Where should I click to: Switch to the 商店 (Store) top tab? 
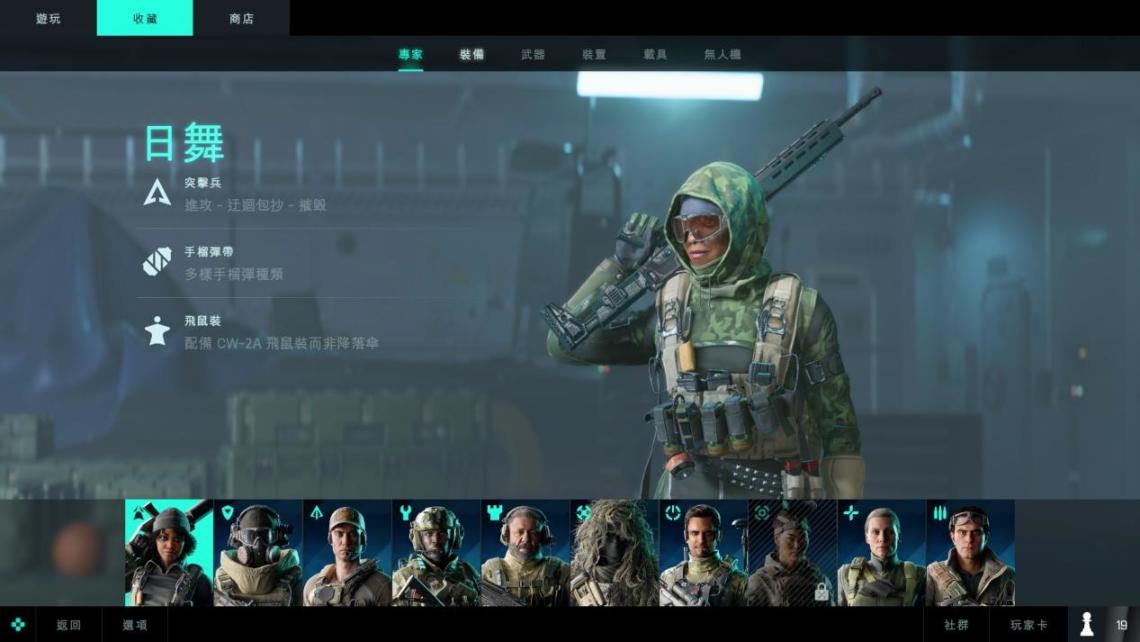point(241,18)
